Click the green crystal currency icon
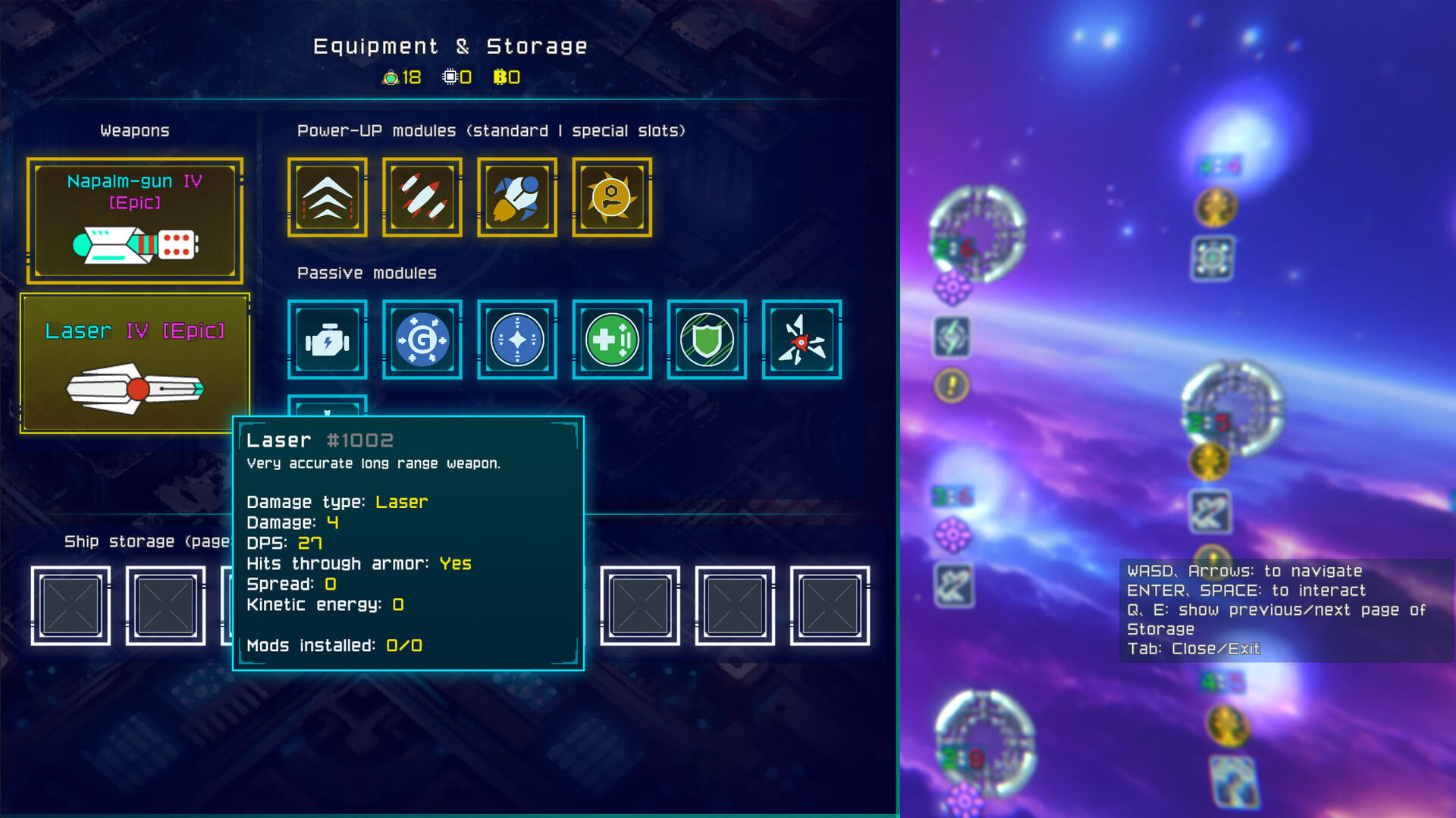 390,76
